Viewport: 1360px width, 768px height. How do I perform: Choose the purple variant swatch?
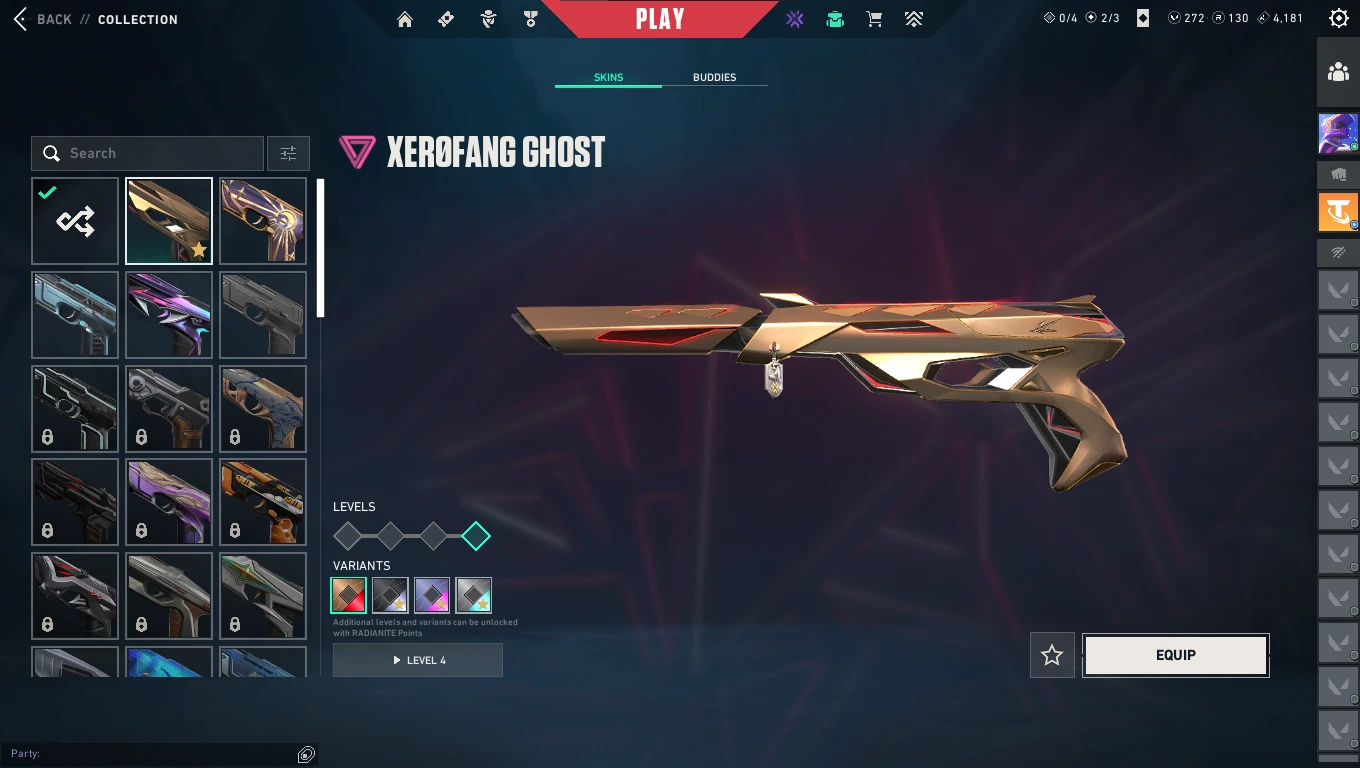[432, 595]
